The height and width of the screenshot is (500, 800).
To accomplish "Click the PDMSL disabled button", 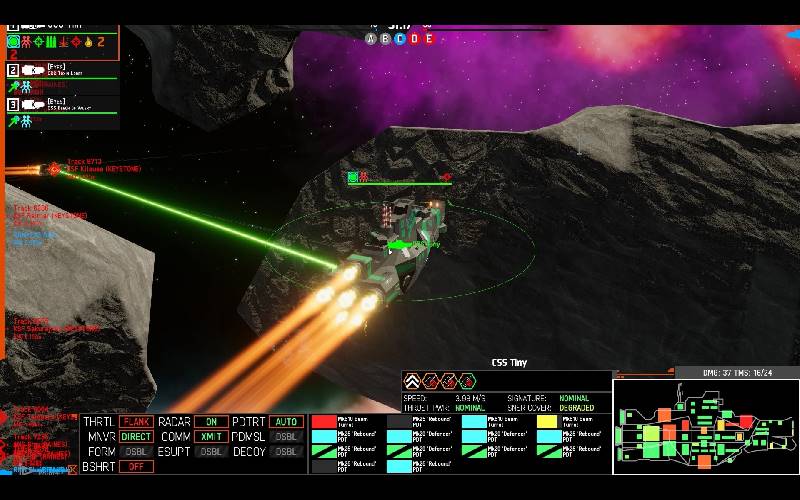I will pyautogui.click(x=286, y=437).
